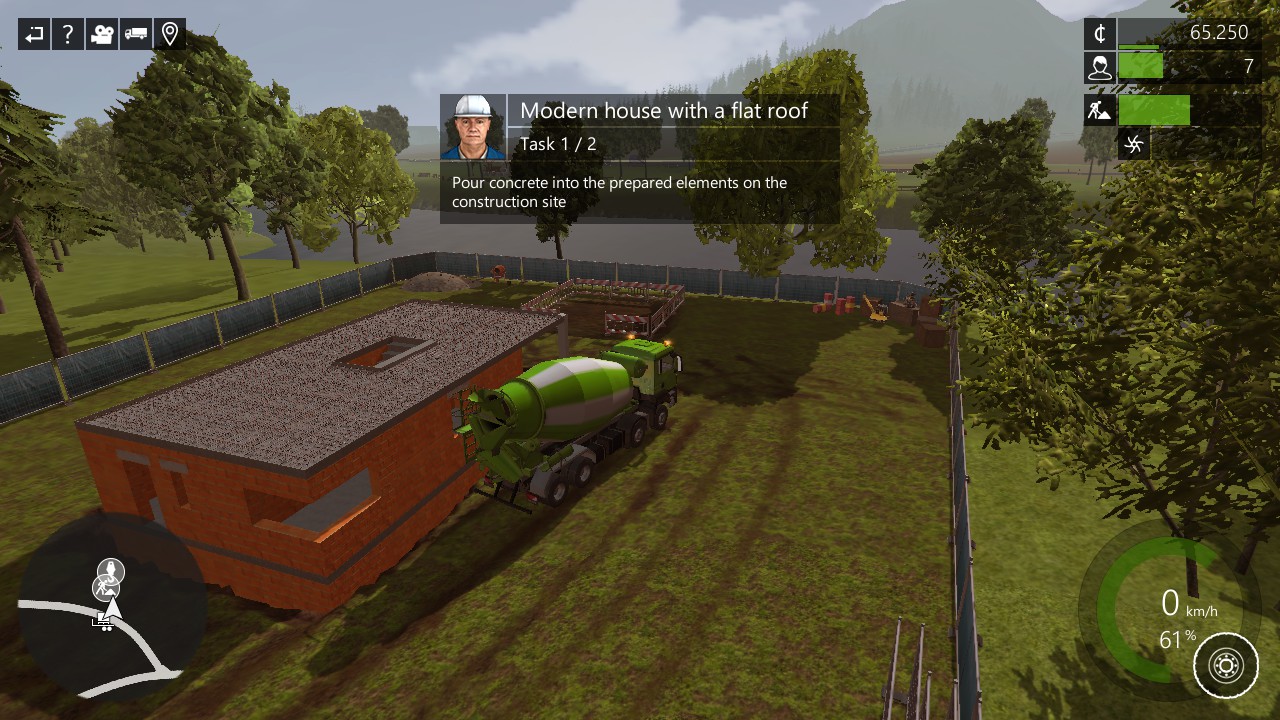Open the mission task panel

[x=640, y=159]
